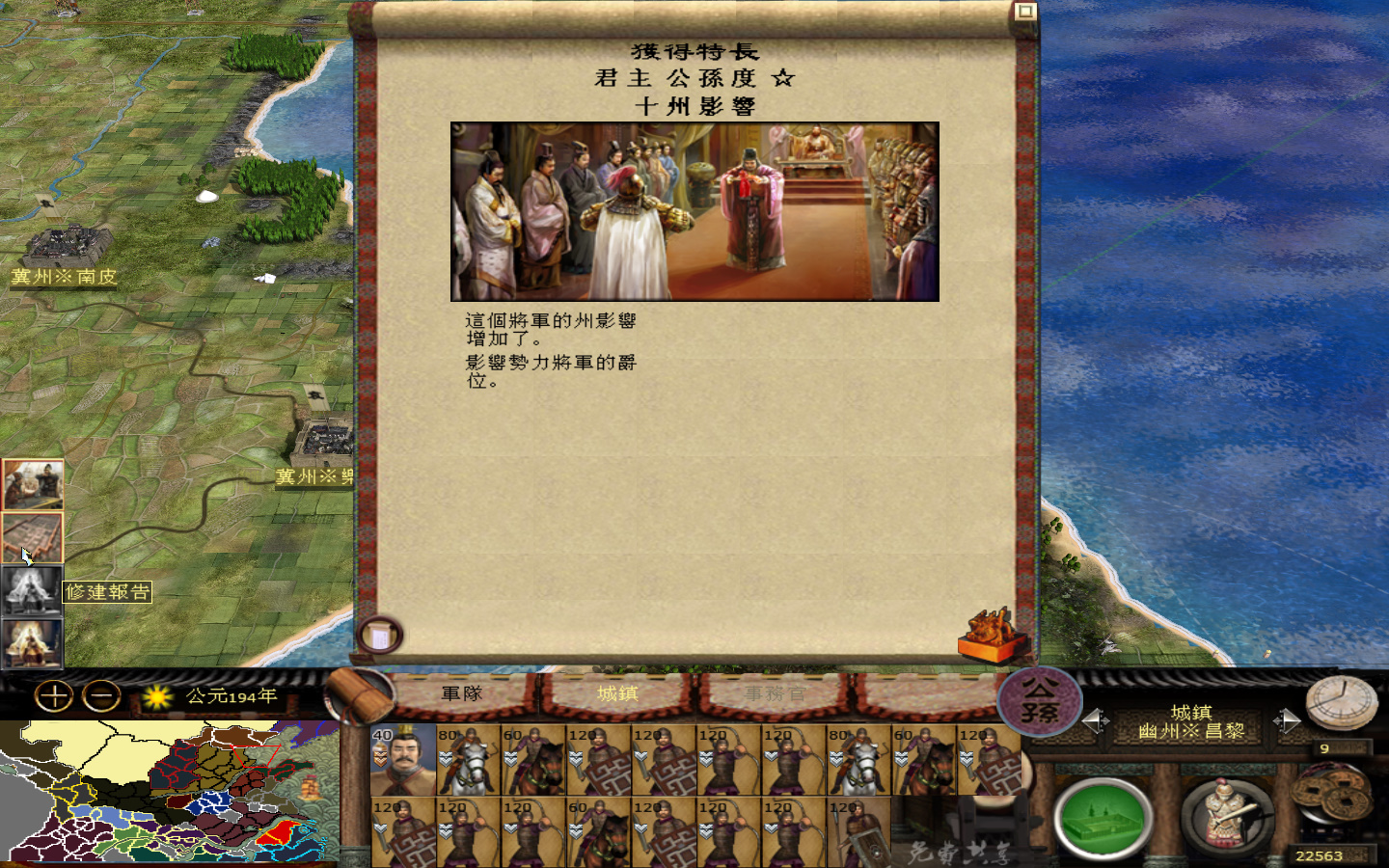This screenshot has height=868, width=1389.
Task: Click the coins treasury icon
Action: tap(1332, 798)
